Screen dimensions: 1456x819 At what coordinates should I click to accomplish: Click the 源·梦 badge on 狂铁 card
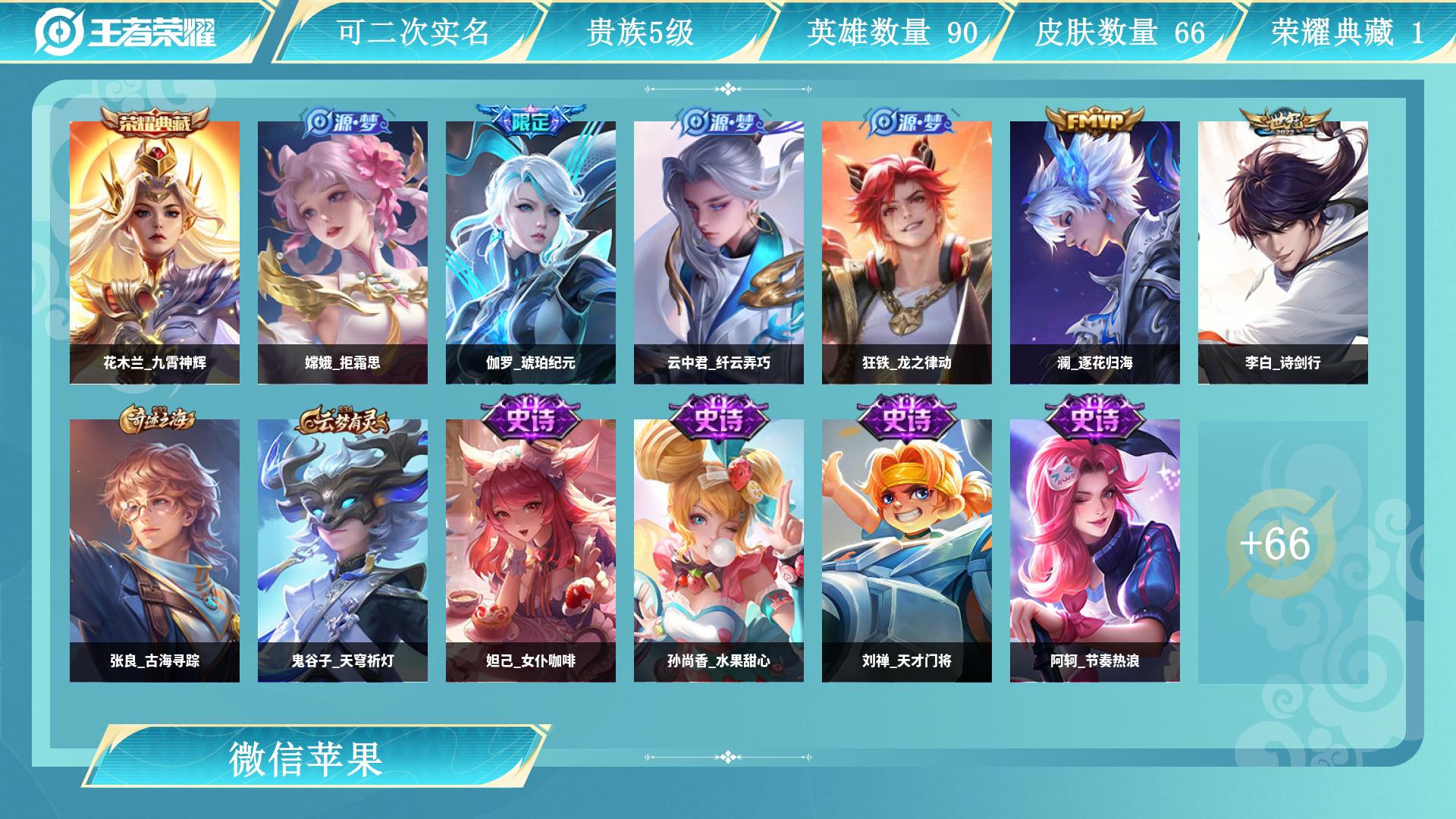[x=907, y=123]
